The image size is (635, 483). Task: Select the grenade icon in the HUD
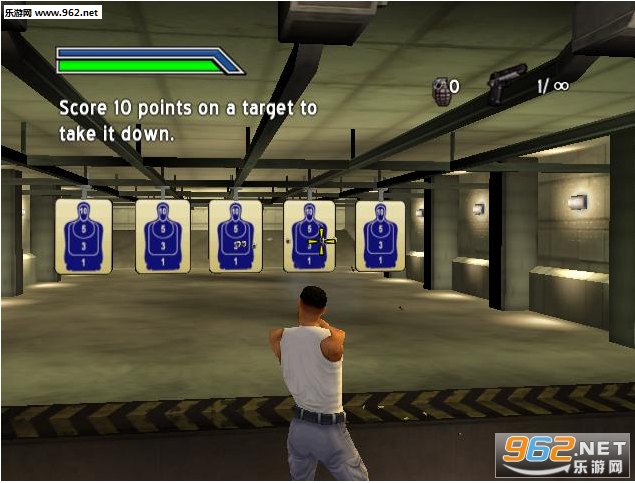[440, 91]
